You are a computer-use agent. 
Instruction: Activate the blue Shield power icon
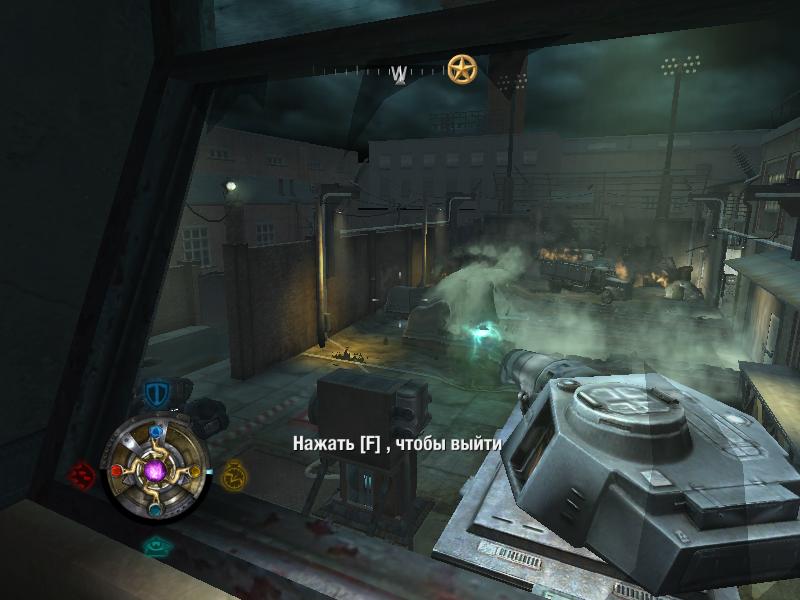[155, 394]
